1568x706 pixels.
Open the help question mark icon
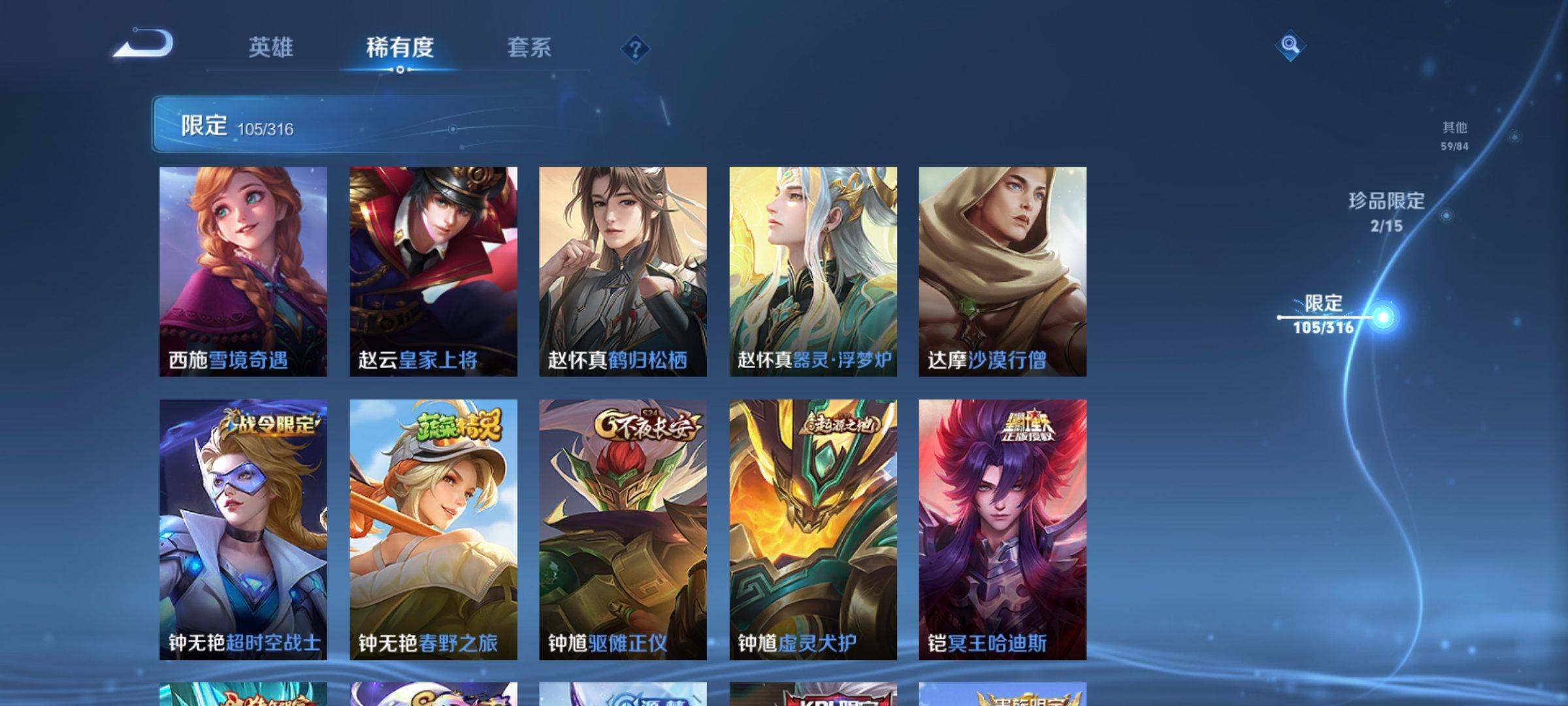pos(635,48)
